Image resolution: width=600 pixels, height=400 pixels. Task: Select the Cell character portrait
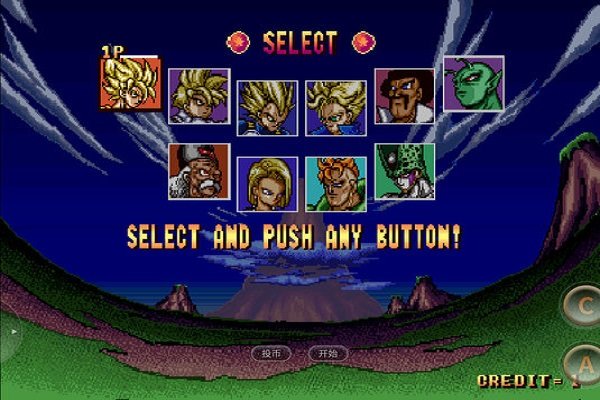pyautogui.click(x=405, y=171)
